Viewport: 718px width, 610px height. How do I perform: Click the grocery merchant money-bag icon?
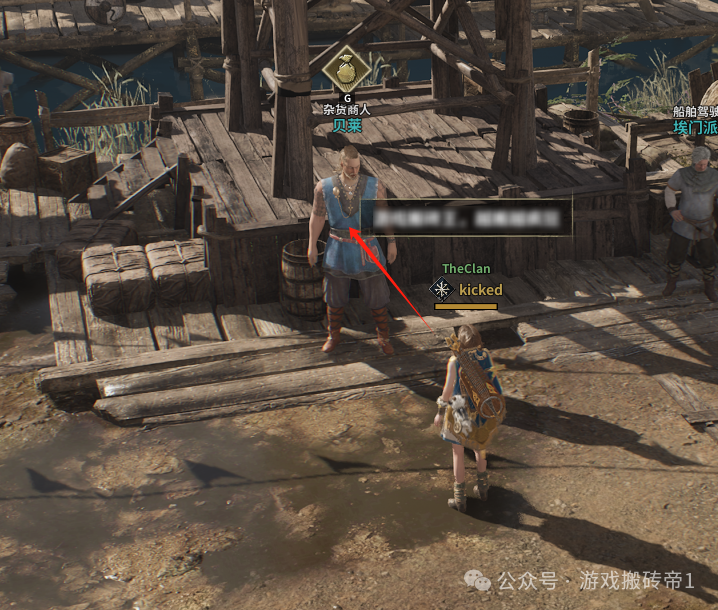coord(347,67)
